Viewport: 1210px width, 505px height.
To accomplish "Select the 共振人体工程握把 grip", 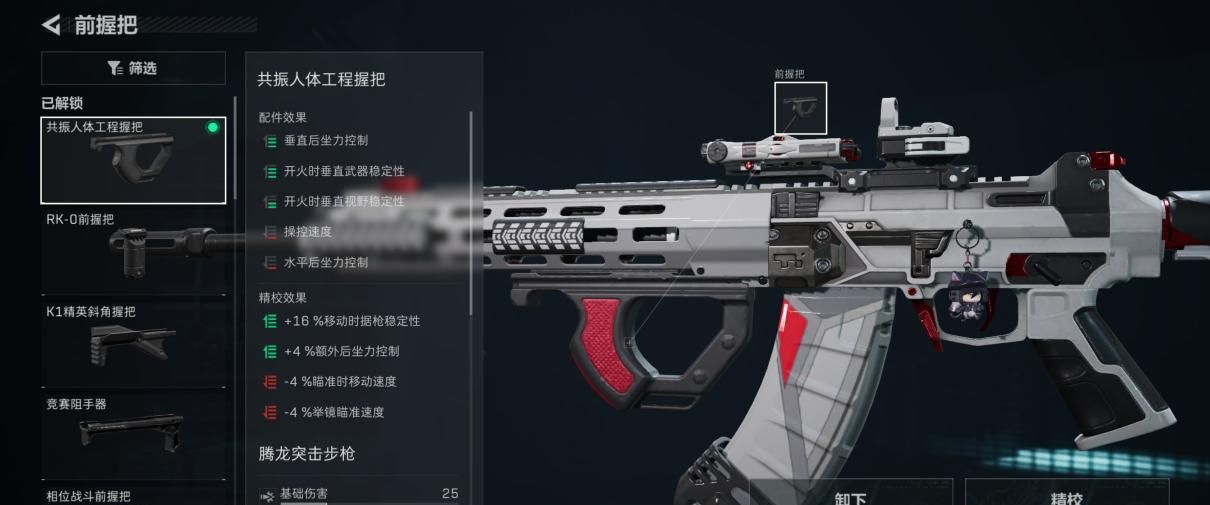I will pos(133,160).
